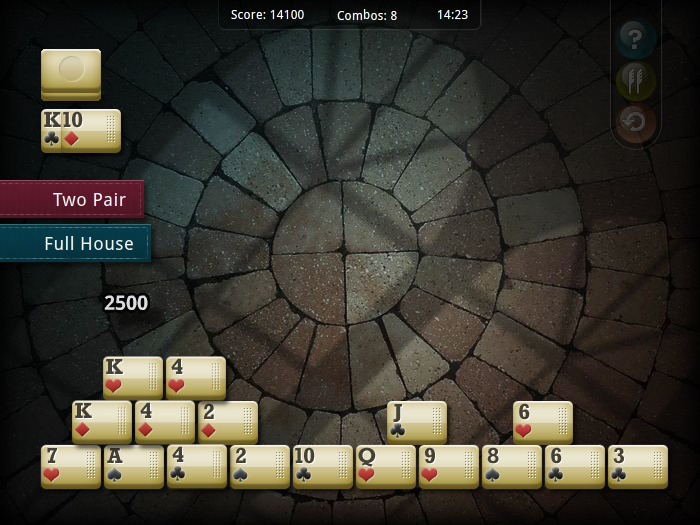This screenshot has height=525, width=700.
Task: Select the 7 of hearts card
Action: click(71, 466)
